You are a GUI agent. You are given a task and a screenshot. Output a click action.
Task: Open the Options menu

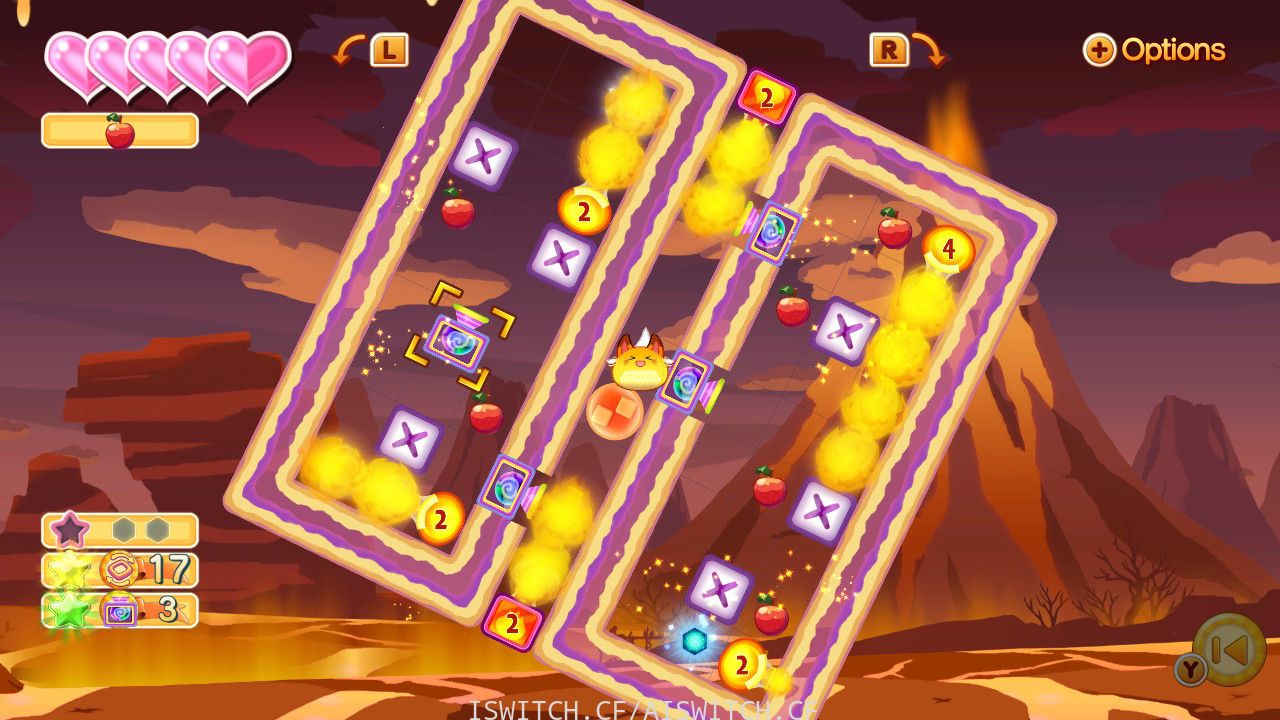(x=1155, y=50)
